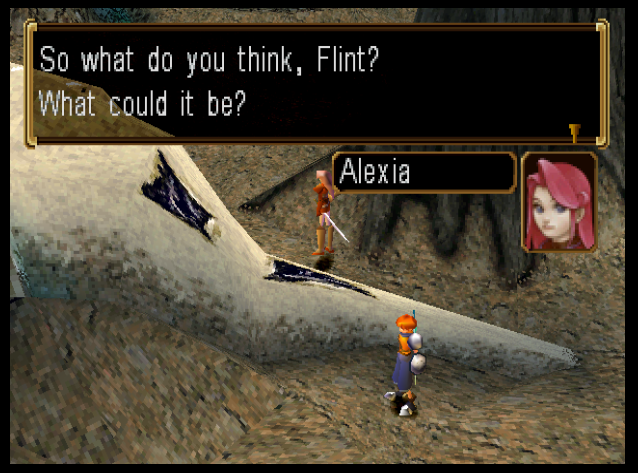The width and height of the screenshot is (638, 473).
Task: Advance dialogue with the gold arrow indicator
Action: pyautogui.click(x=574, y=131)
